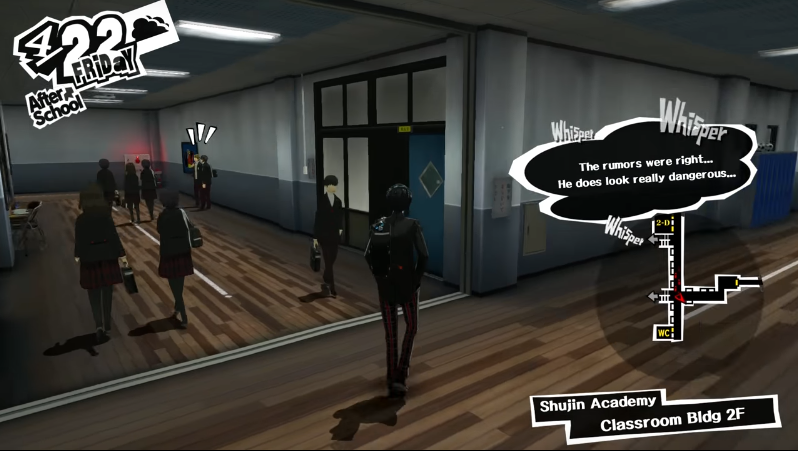Select the WC restroom marker on minimap
798x451 pixels.
click(662, 332)
